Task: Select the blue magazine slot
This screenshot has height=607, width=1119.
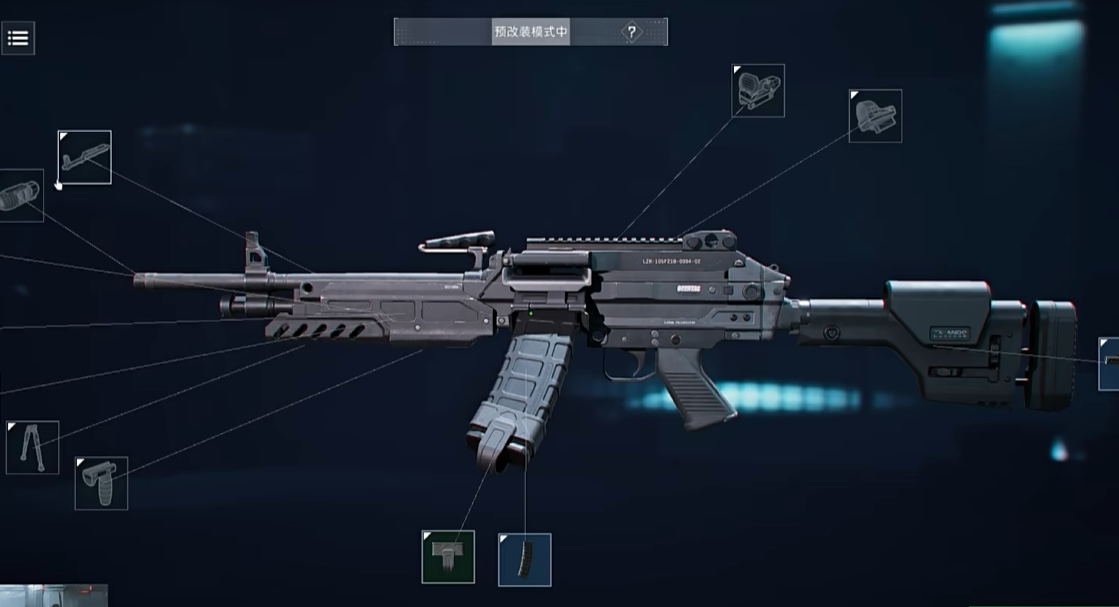Action: [x=525, y=559]
